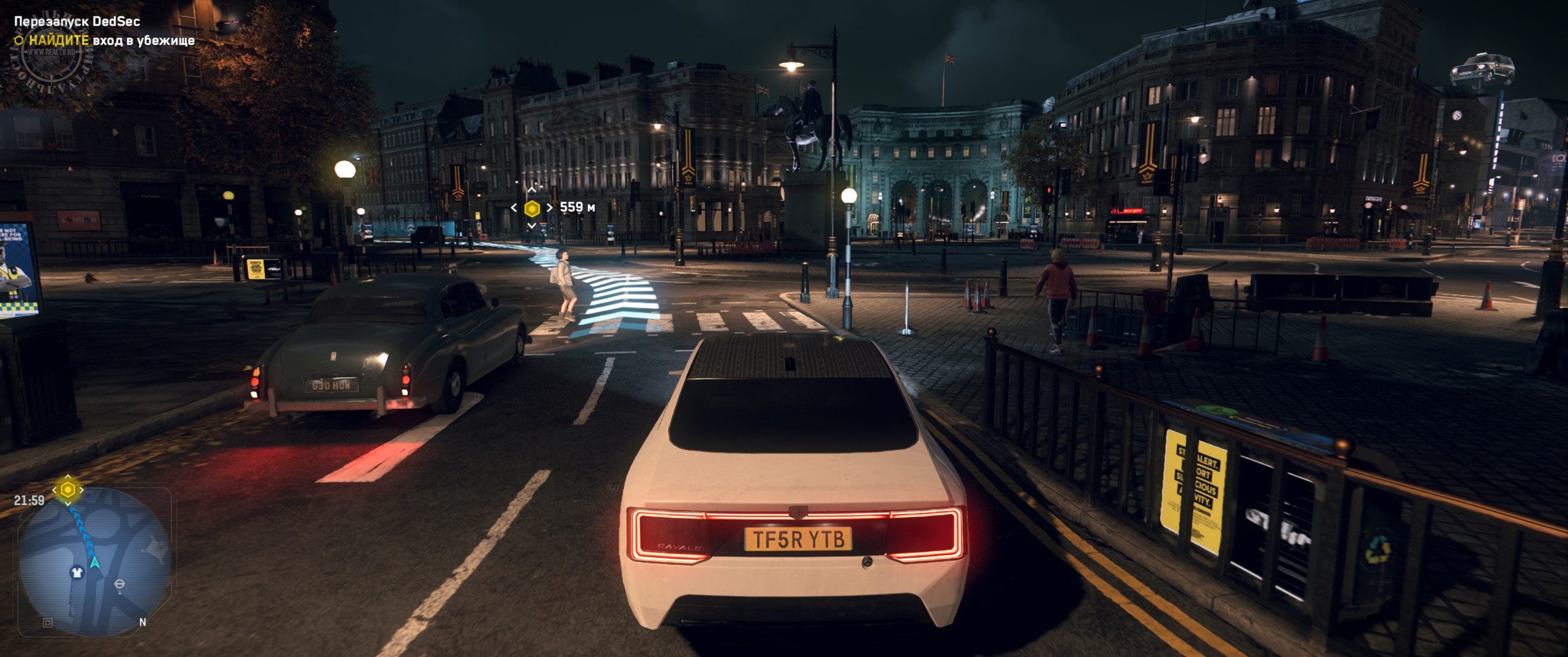
Task: Select the yellow hexagon waypoint marker showing 559 m
Action: click(532, 208)
